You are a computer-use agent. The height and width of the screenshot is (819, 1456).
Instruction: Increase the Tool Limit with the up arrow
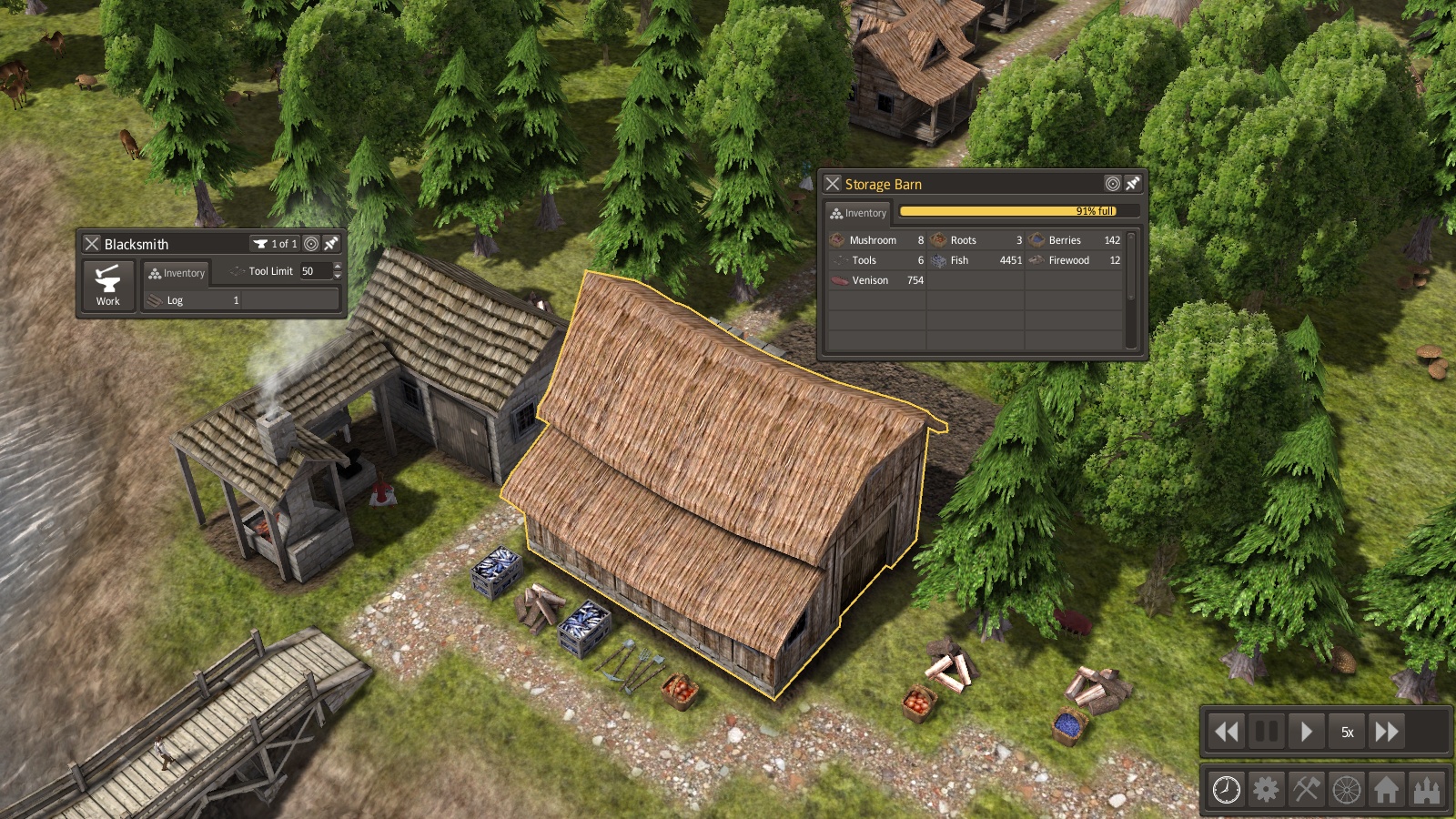click(x=338, y=267)
